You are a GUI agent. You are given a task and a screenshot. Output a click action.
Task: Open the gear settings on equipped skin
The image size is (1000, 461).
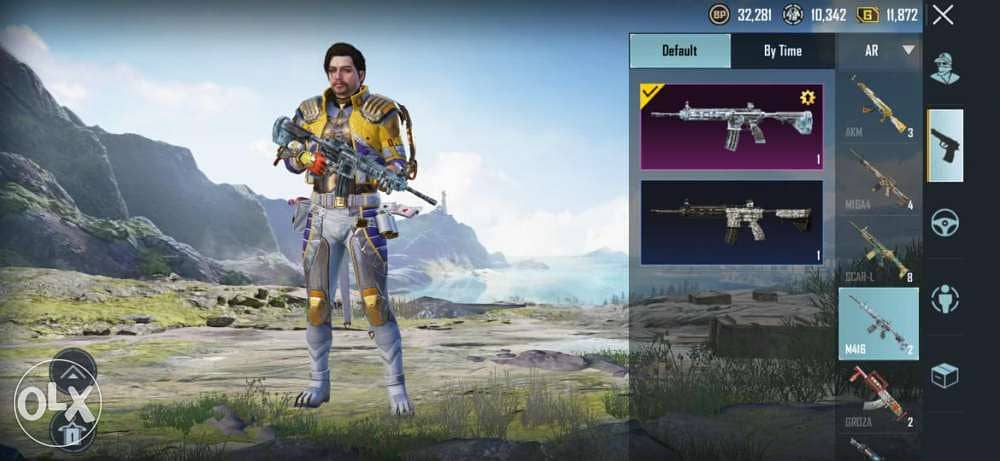[x=807, y=97]
